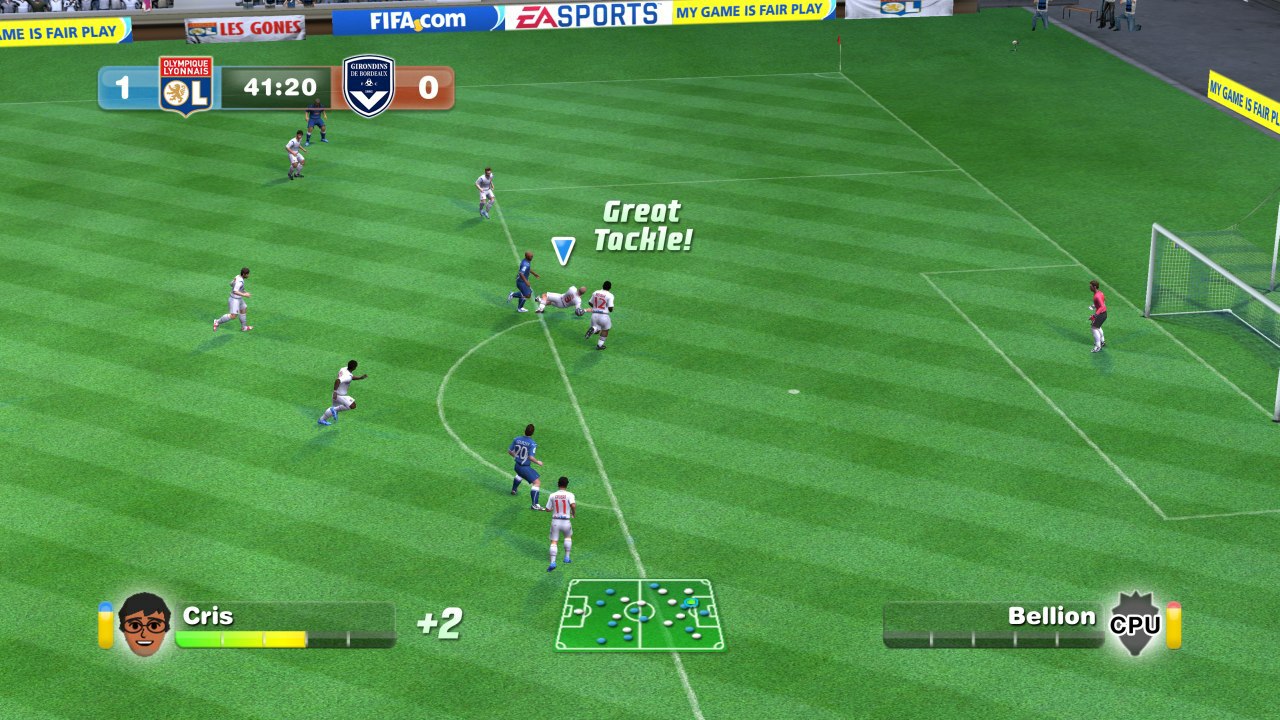Select the Lyon score showing 1
The image size is (1280, 720).
(123, 87)
